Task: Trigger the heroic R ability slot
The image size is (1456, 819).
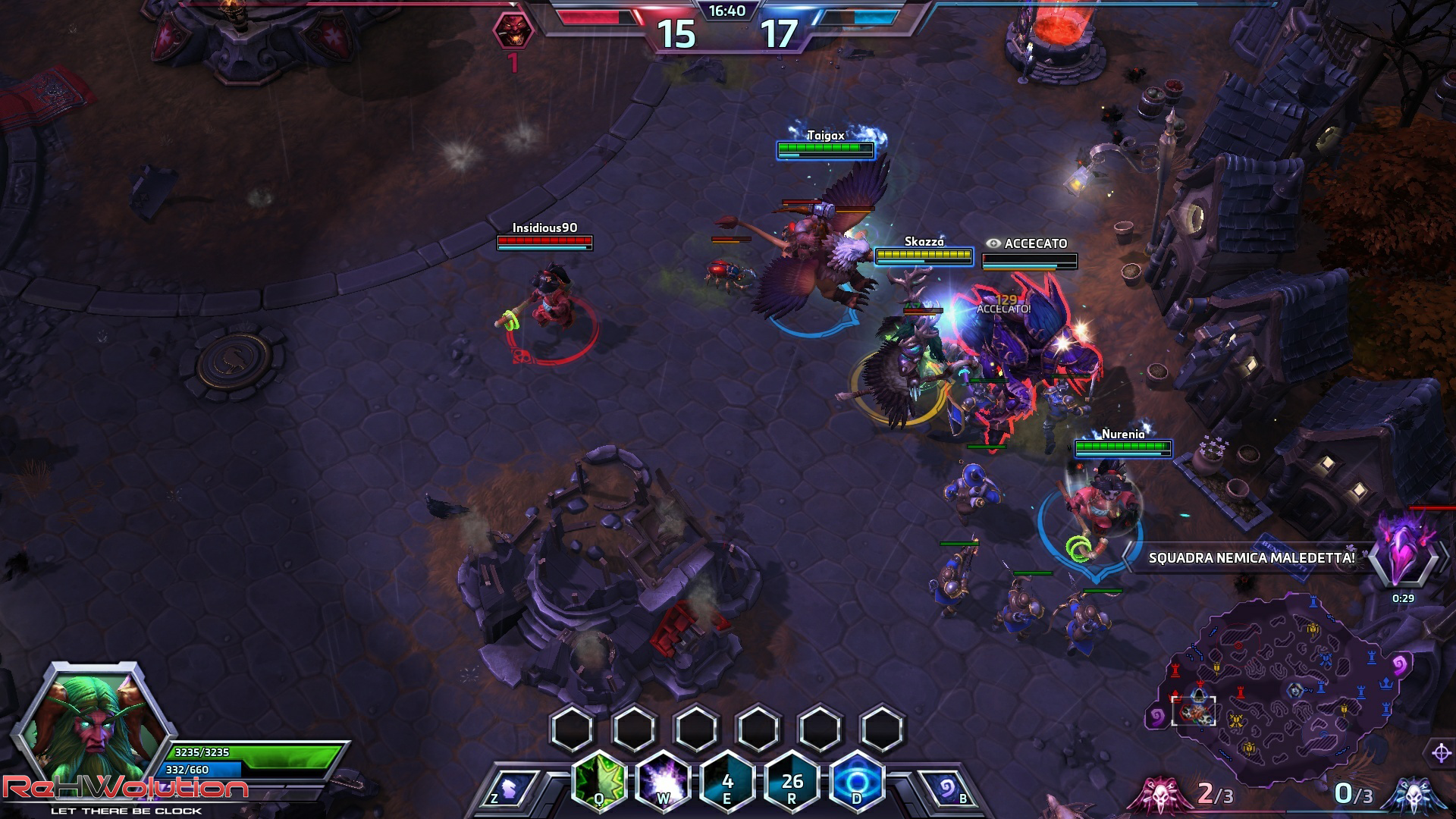Action: (792, 781)
